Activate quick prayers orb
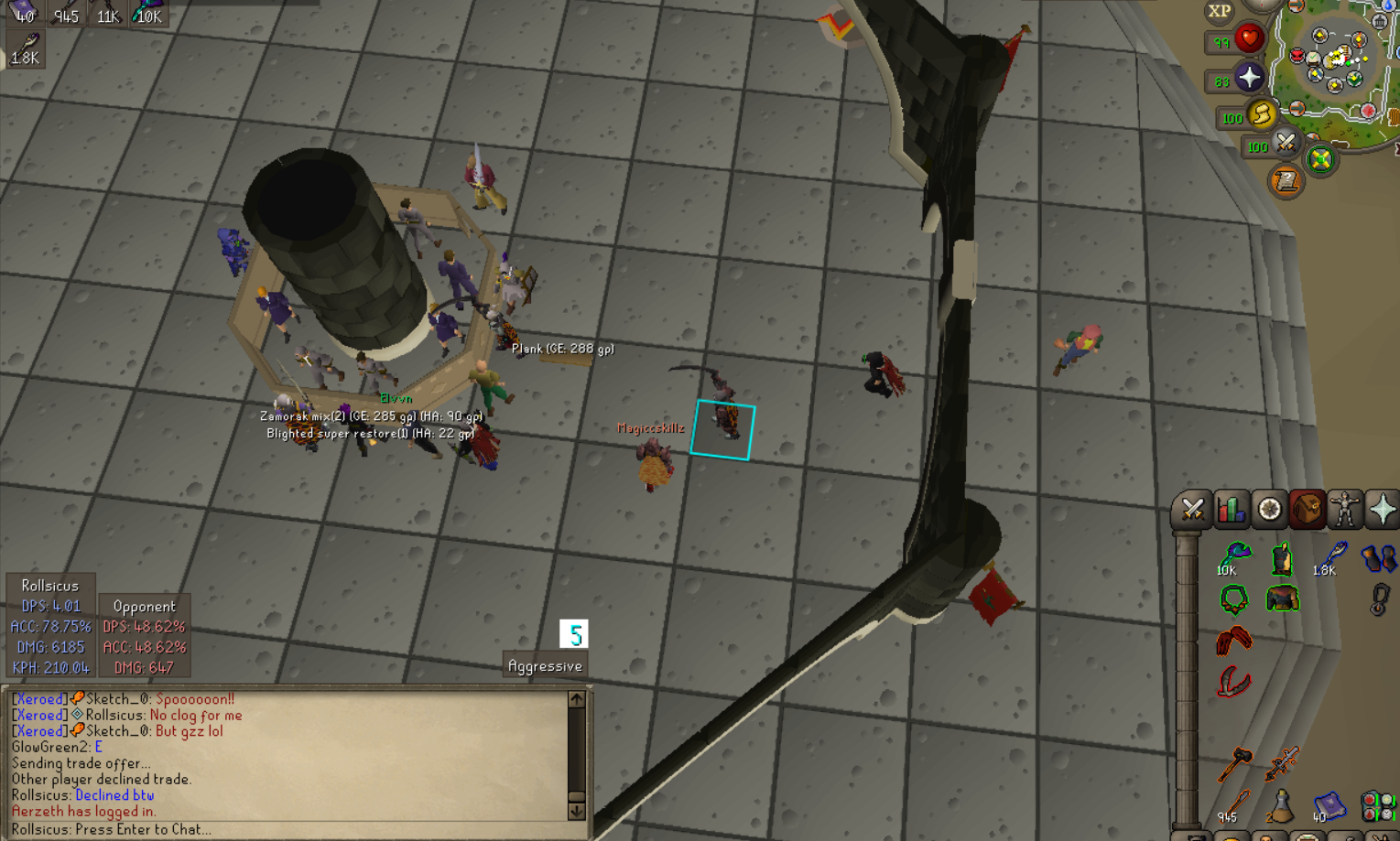1400x841 pixels. coord(1249,78)
